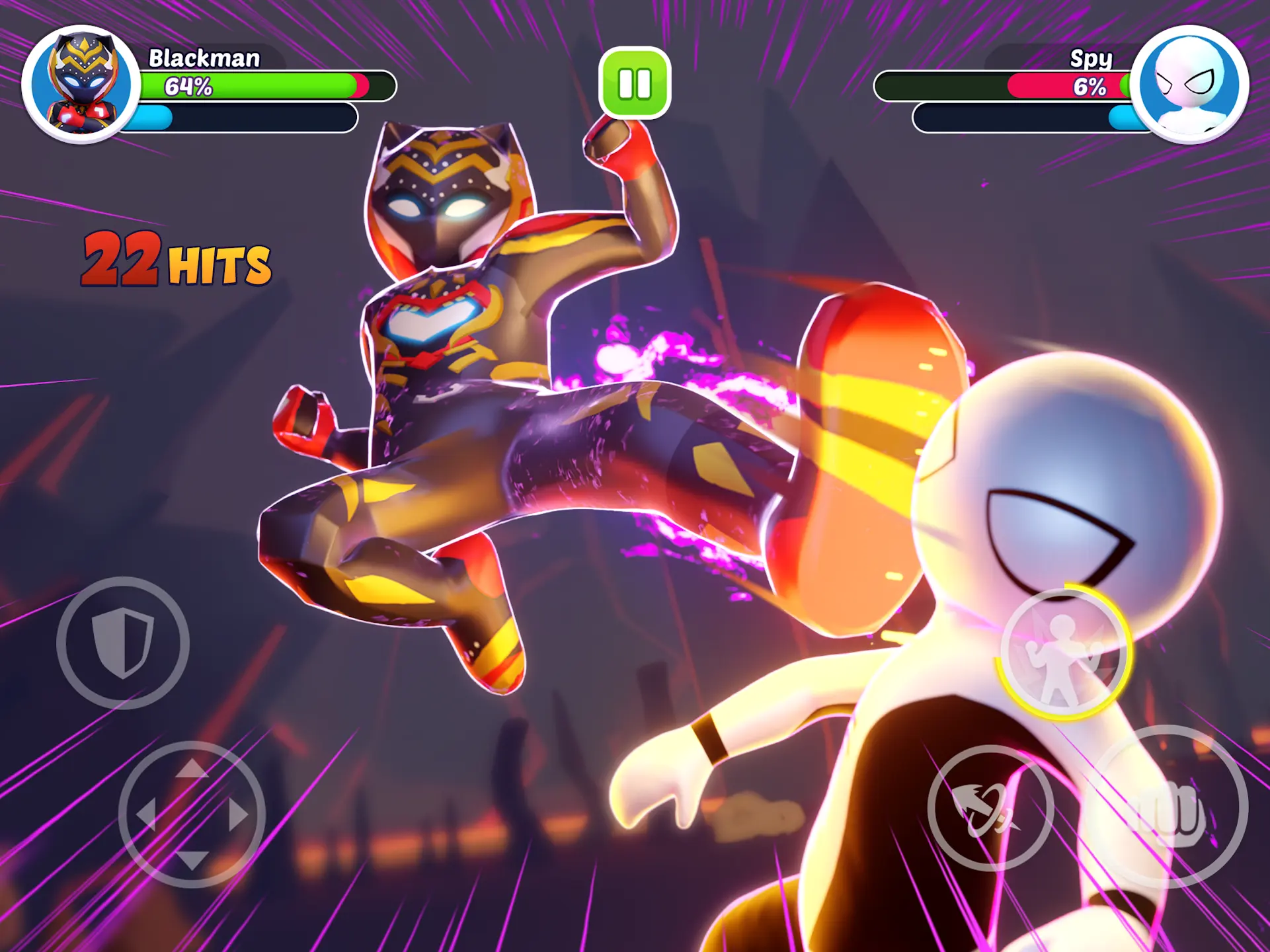Pause the fight with the green button
This screenshot has width=1270, height=952.
[635, 83]
